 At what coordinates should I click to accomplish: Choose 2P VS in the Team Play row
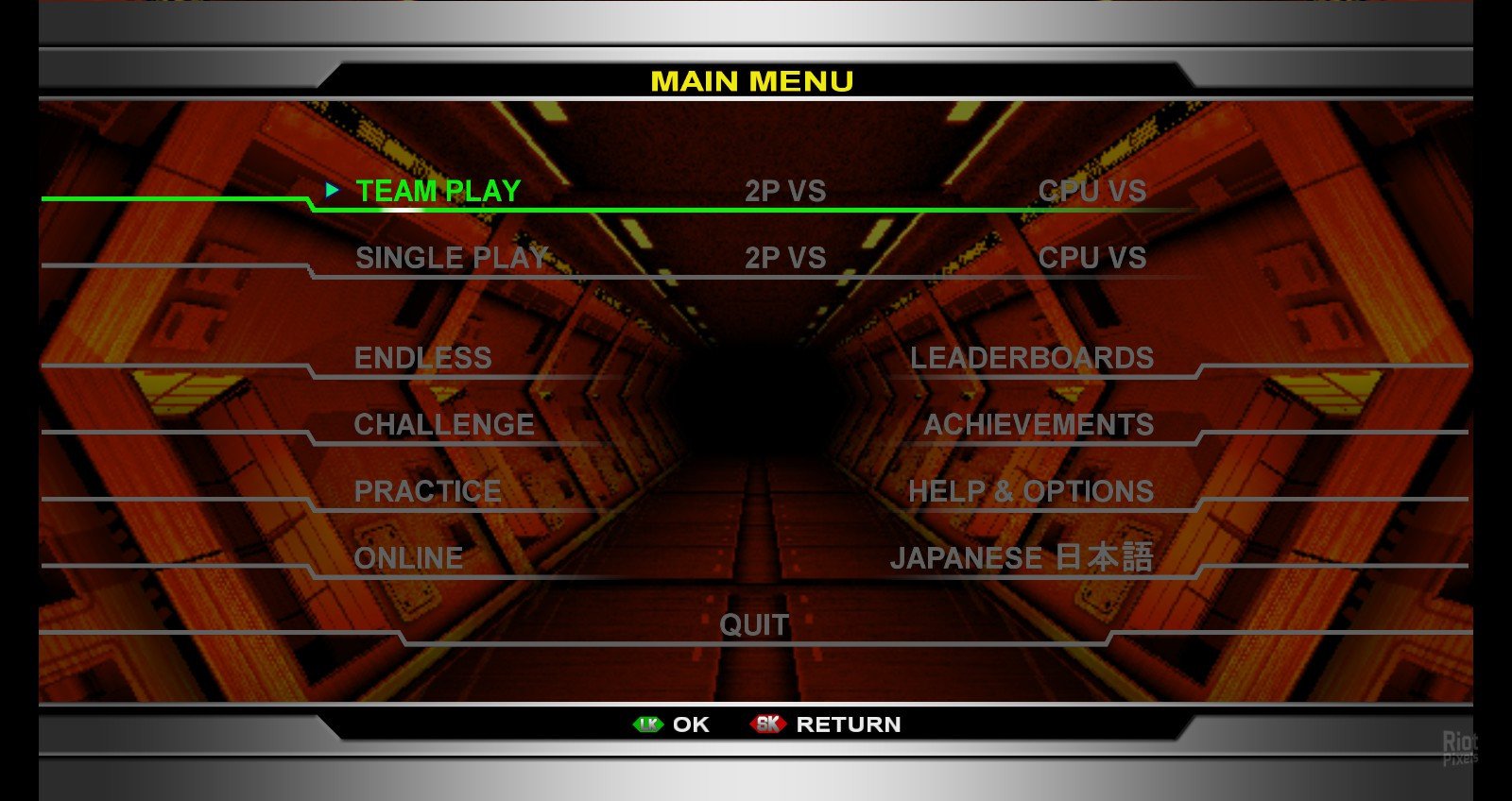pyautogui.click(x=784, y=191)
